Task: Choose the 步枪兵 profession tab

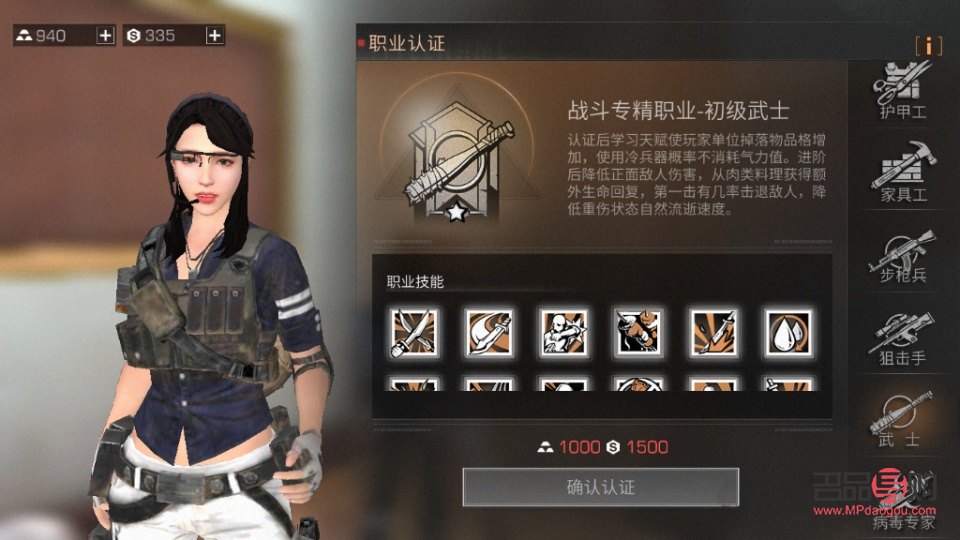Action: tap(903, 256)
